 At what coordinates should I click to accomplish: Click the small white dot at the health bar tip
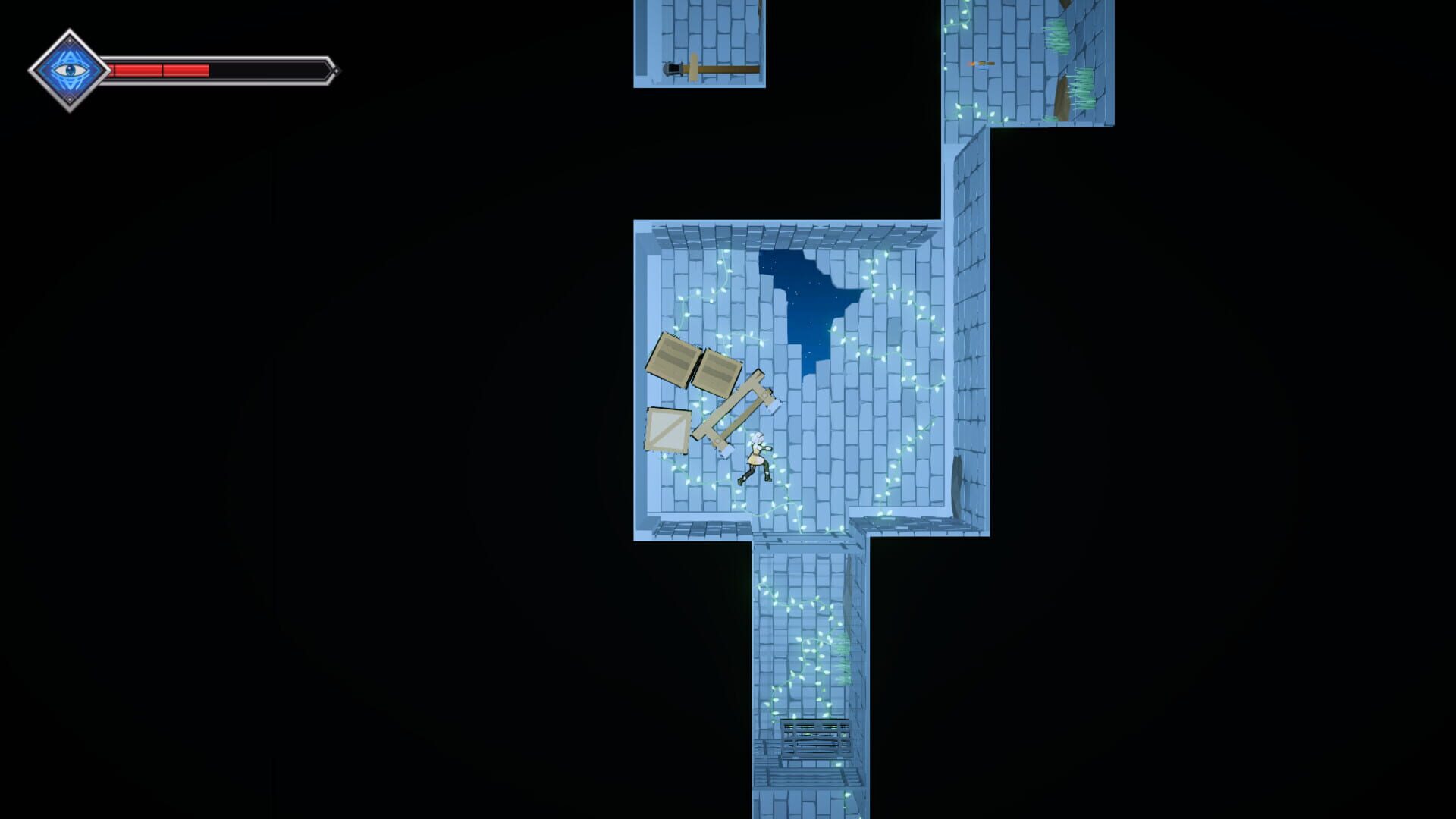pyautogui.click(x=336, y=72)
